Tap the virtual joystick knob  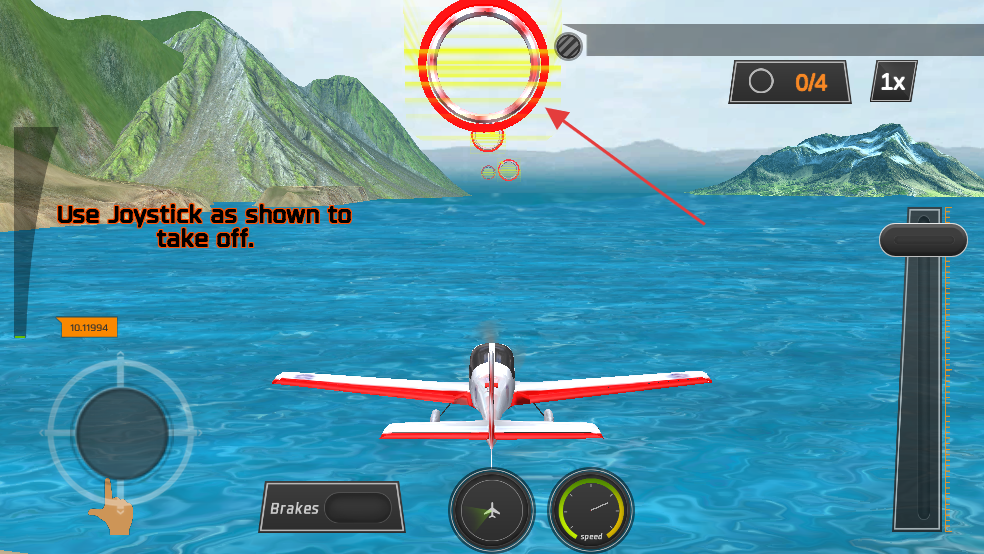pos(122,433)
